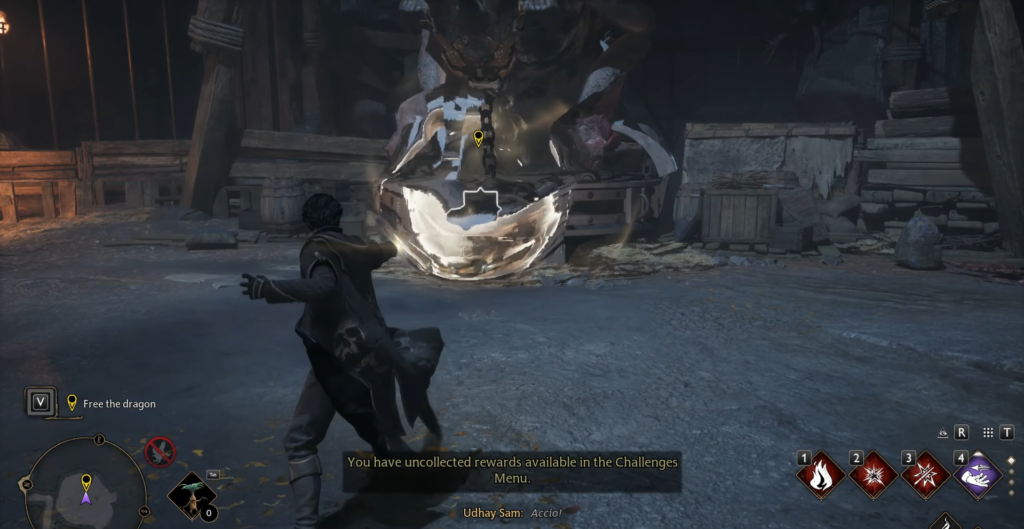Choose the slashed star spell in slot three
The width and height of the screenshot is (1024, 529).
[926, 476]
